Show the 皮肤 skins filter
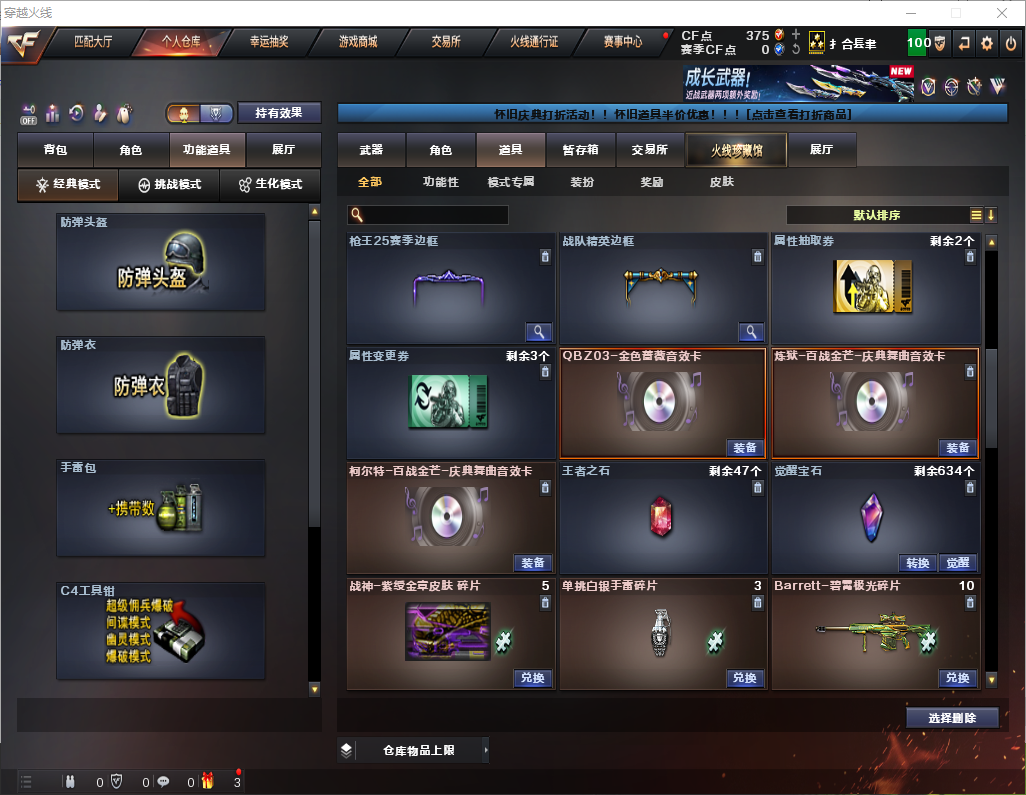The width and height of the screenshot is (1026, 795). (x=721, y=183)
